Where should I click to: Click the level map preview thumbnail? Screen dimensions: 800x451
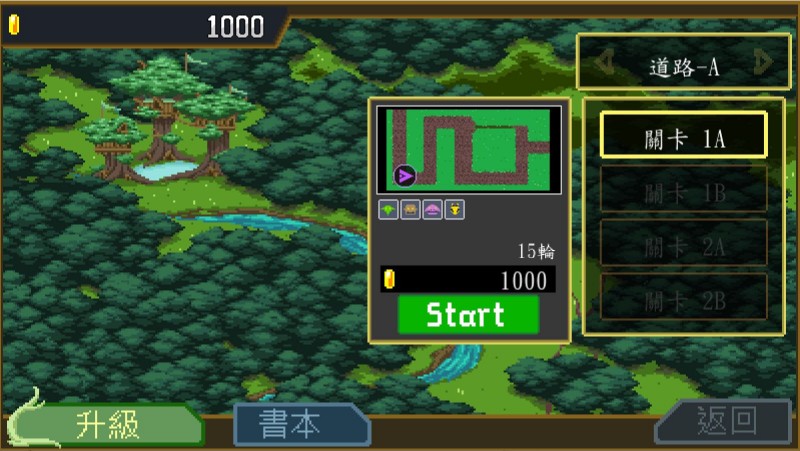(468, 150)
